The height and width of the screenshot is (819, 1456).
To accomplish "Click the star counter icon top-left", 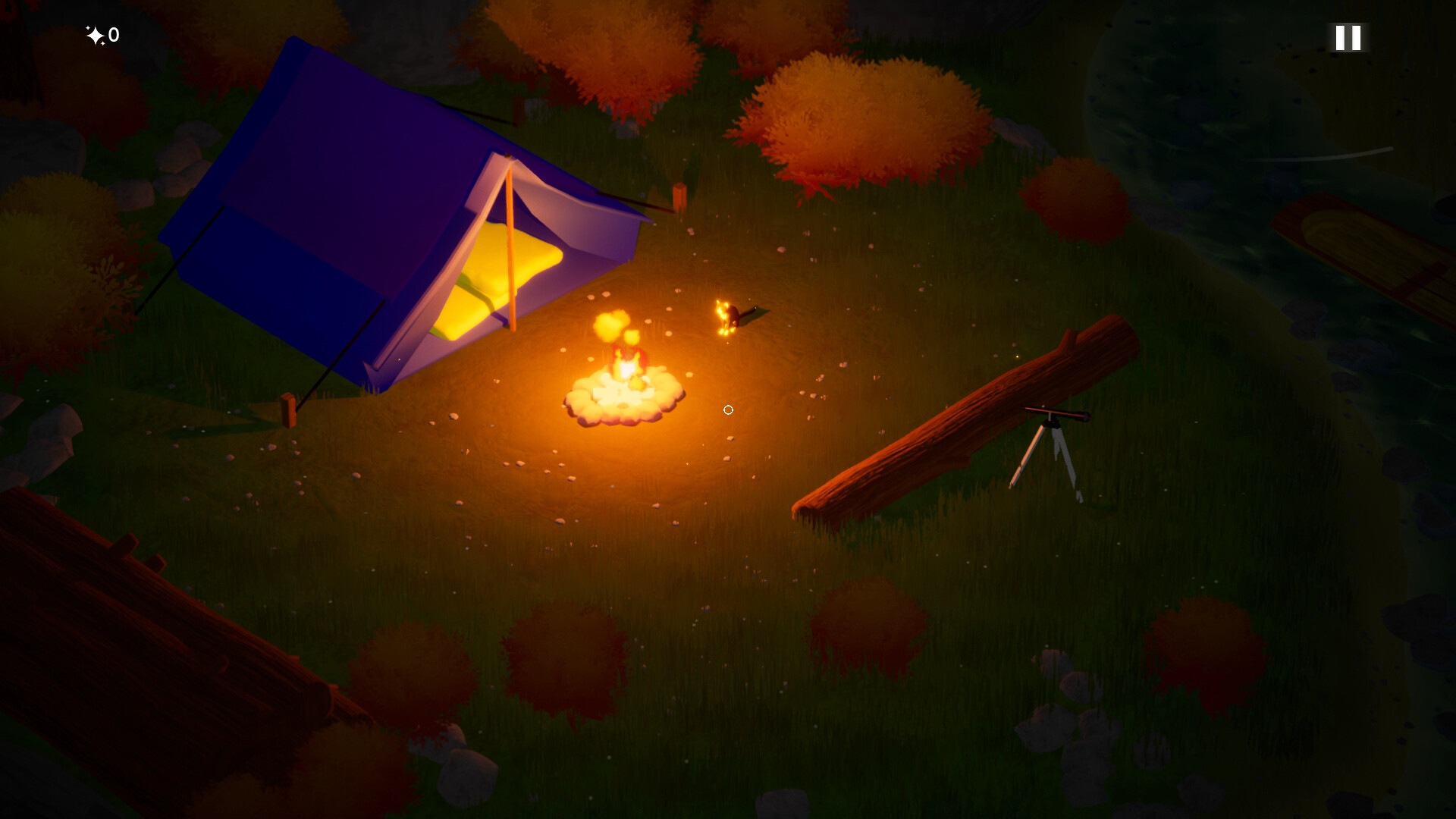I will pyautogui.click(x=95, y=33).
